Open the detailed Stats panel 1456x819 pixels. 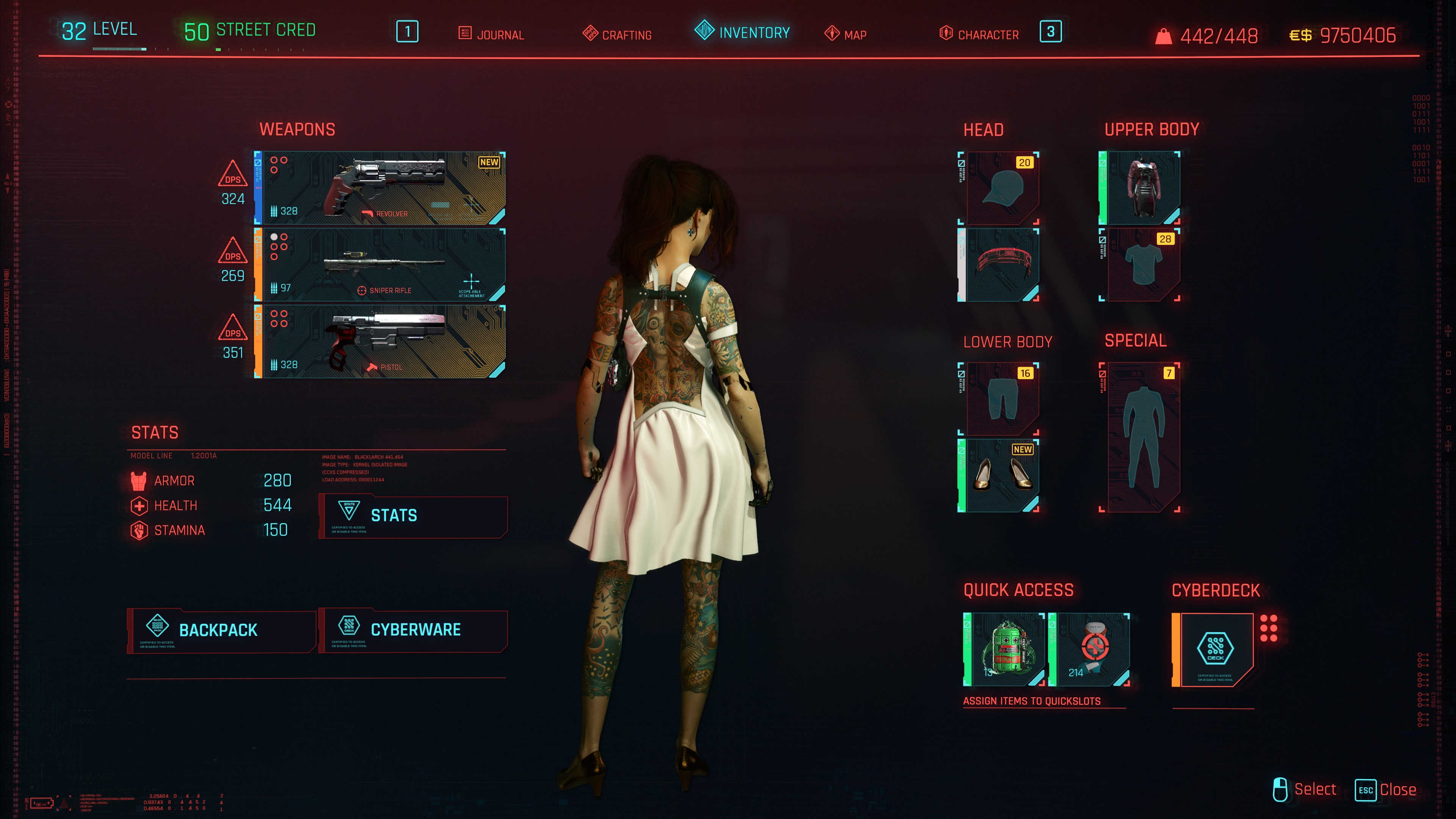pyautogui.click(x=413, y=516)
